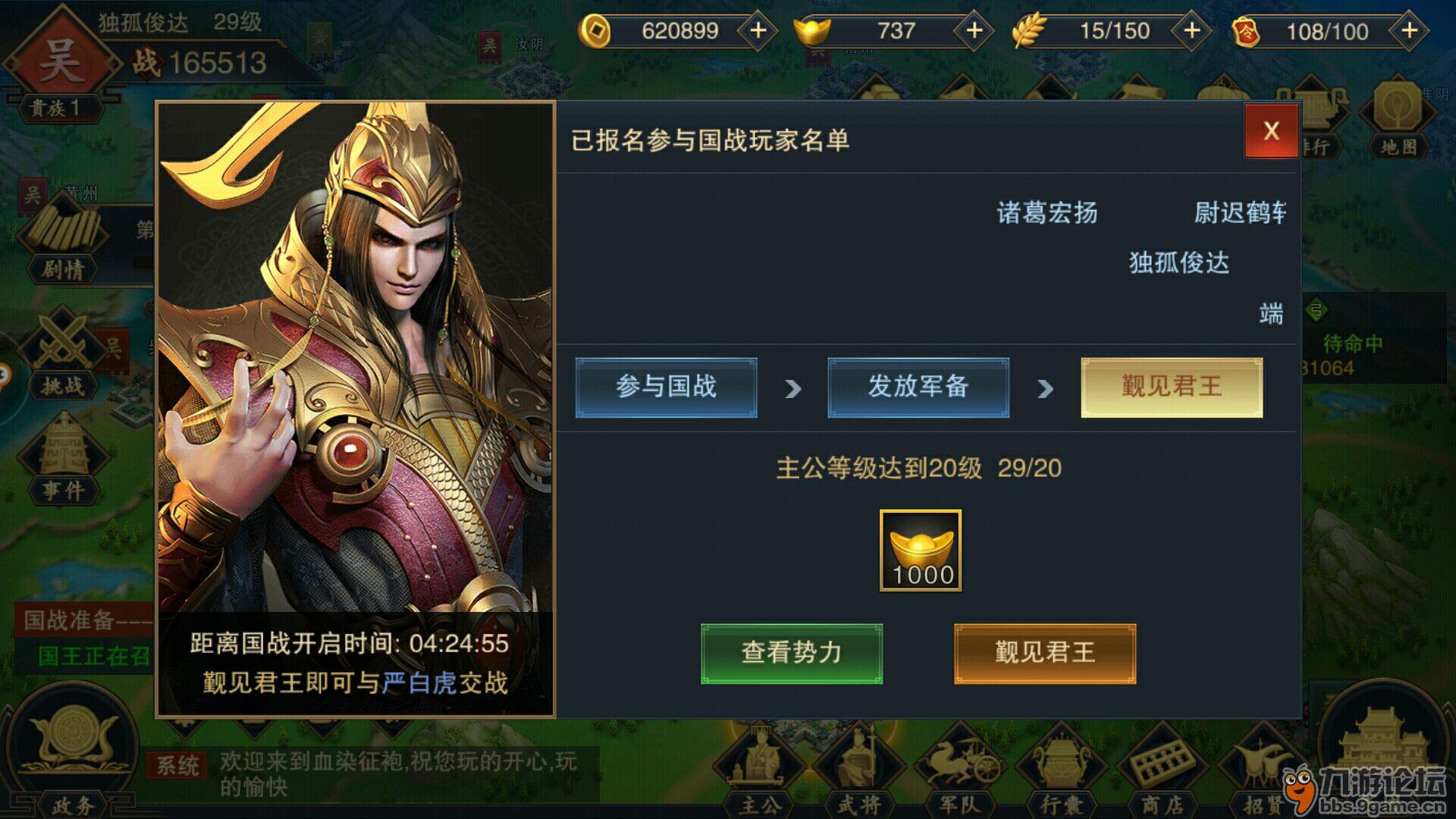The height and width of the screenshot is (819, 1456).
Task: Click the 参与国战 step tab
Action: pos(667,387)
